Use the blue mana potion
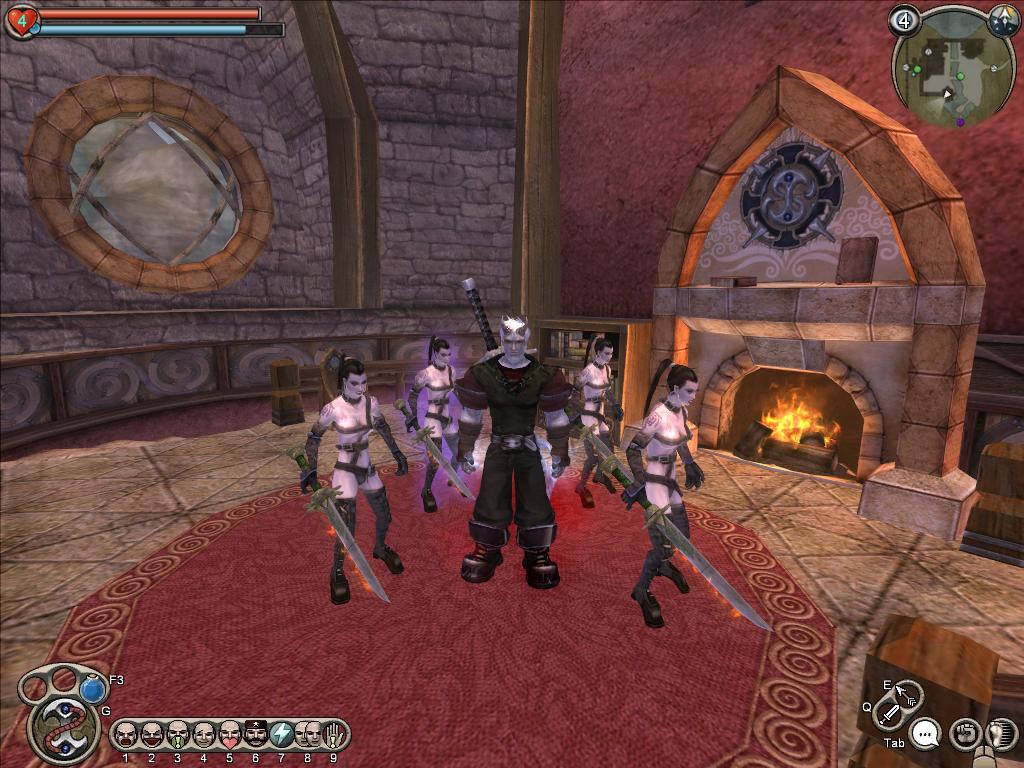Screen dimensions: 1024x768 (x=93, y=689)
